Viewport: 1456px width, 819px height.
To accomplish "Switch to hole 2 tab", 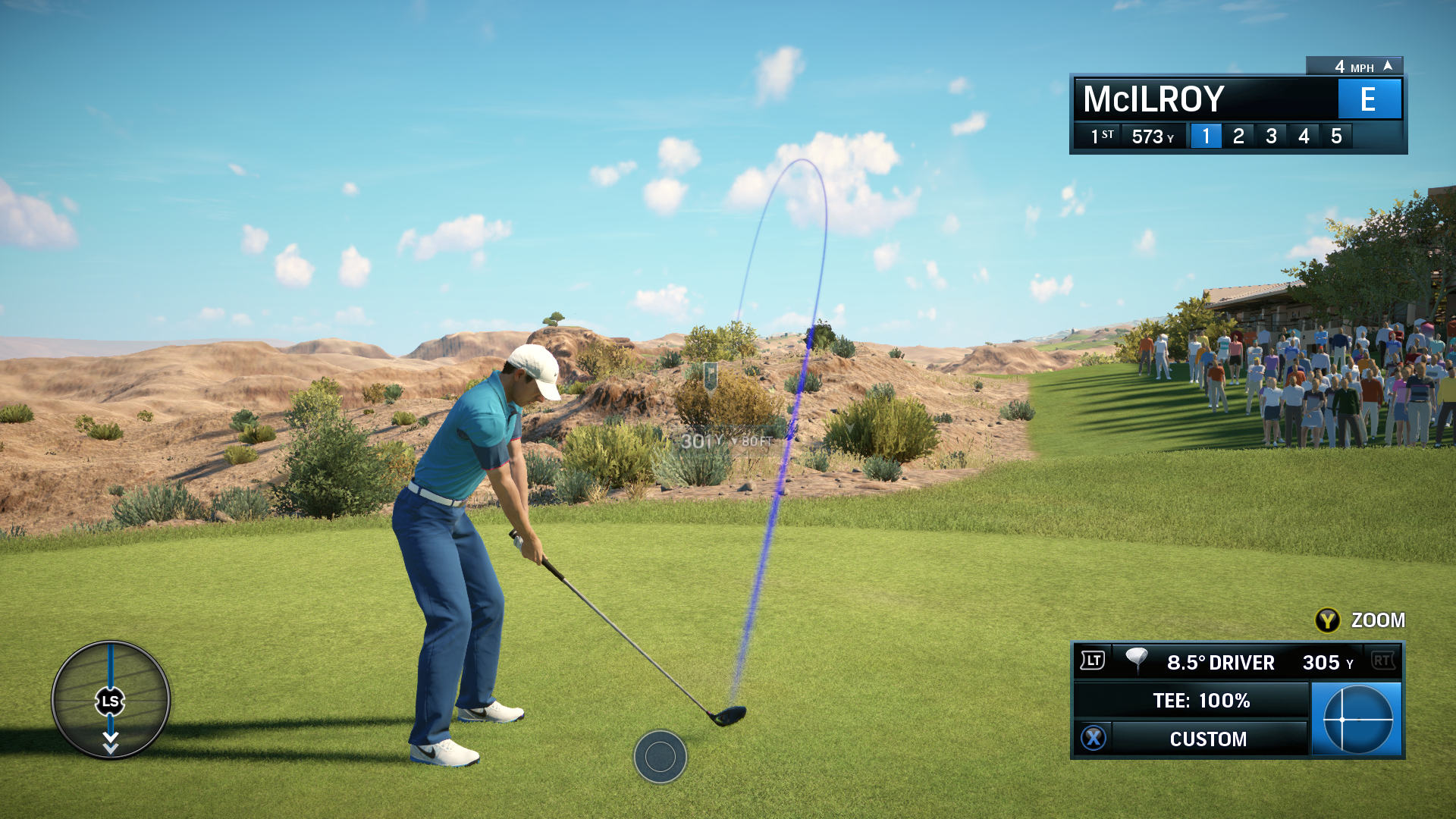I will point(1238,136).
